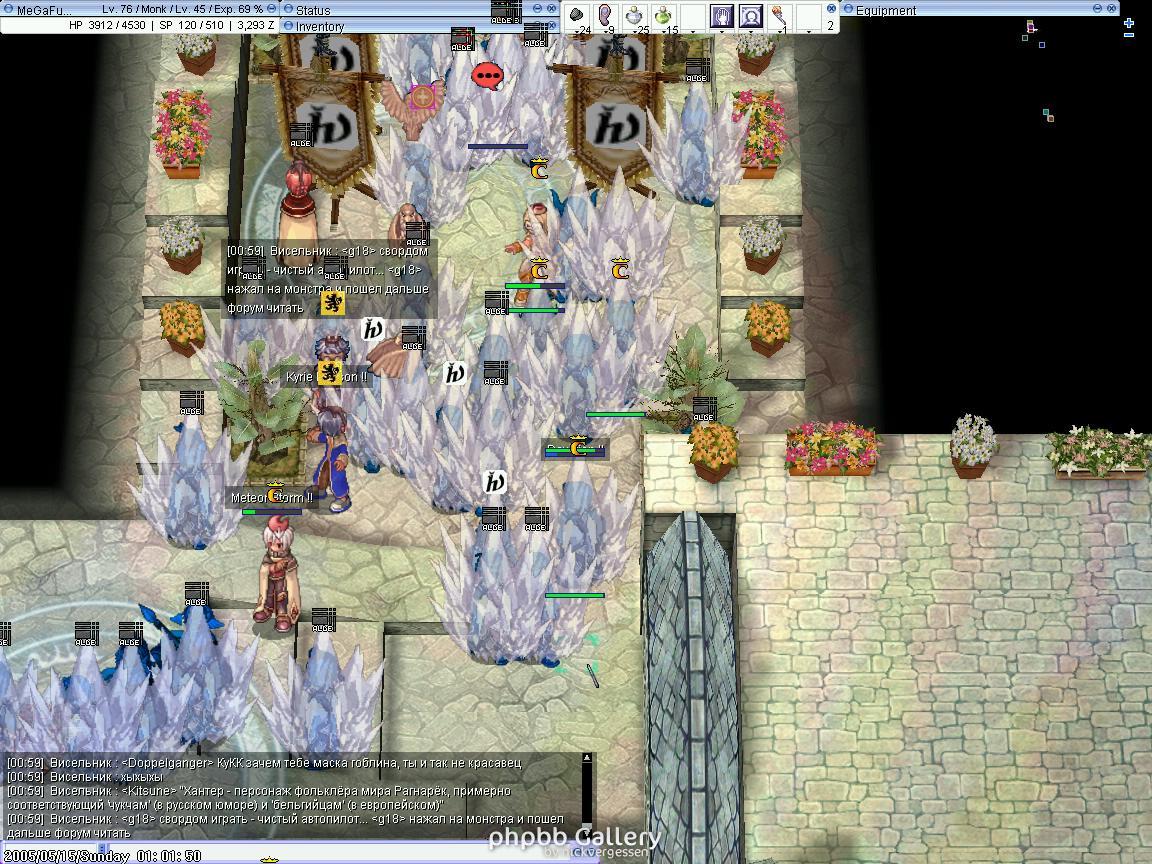Minimize the Equipment window

coord(1097,9)
